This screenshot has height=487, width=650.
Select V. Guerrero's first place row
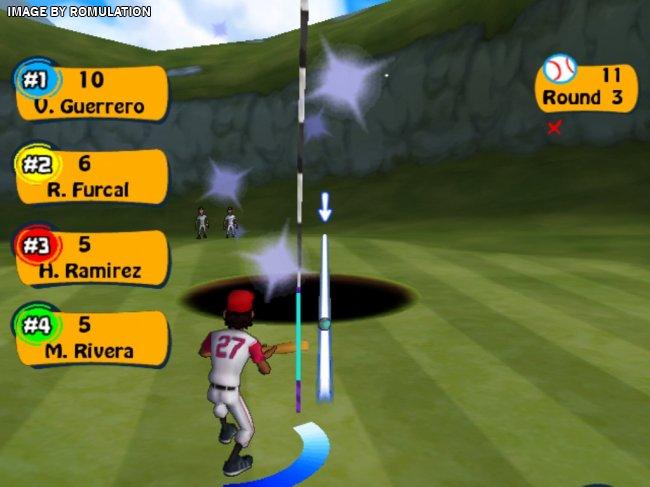[x=92, y=93]
